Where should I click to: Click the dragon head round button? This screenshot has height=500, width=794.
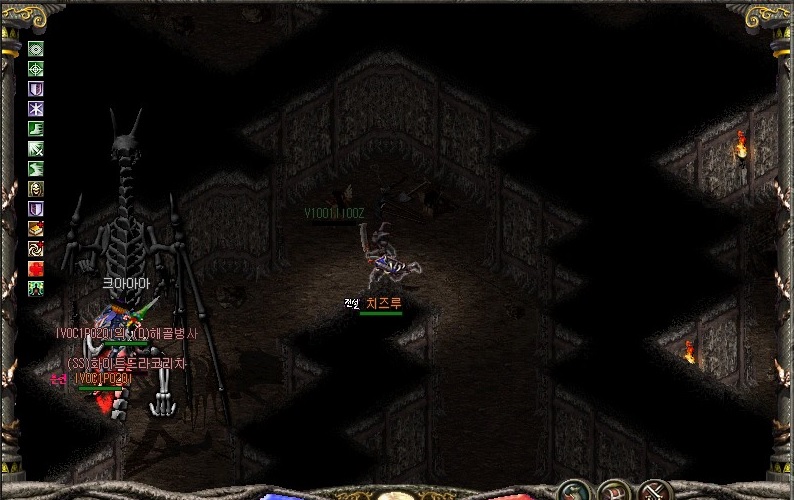(573, 492)
